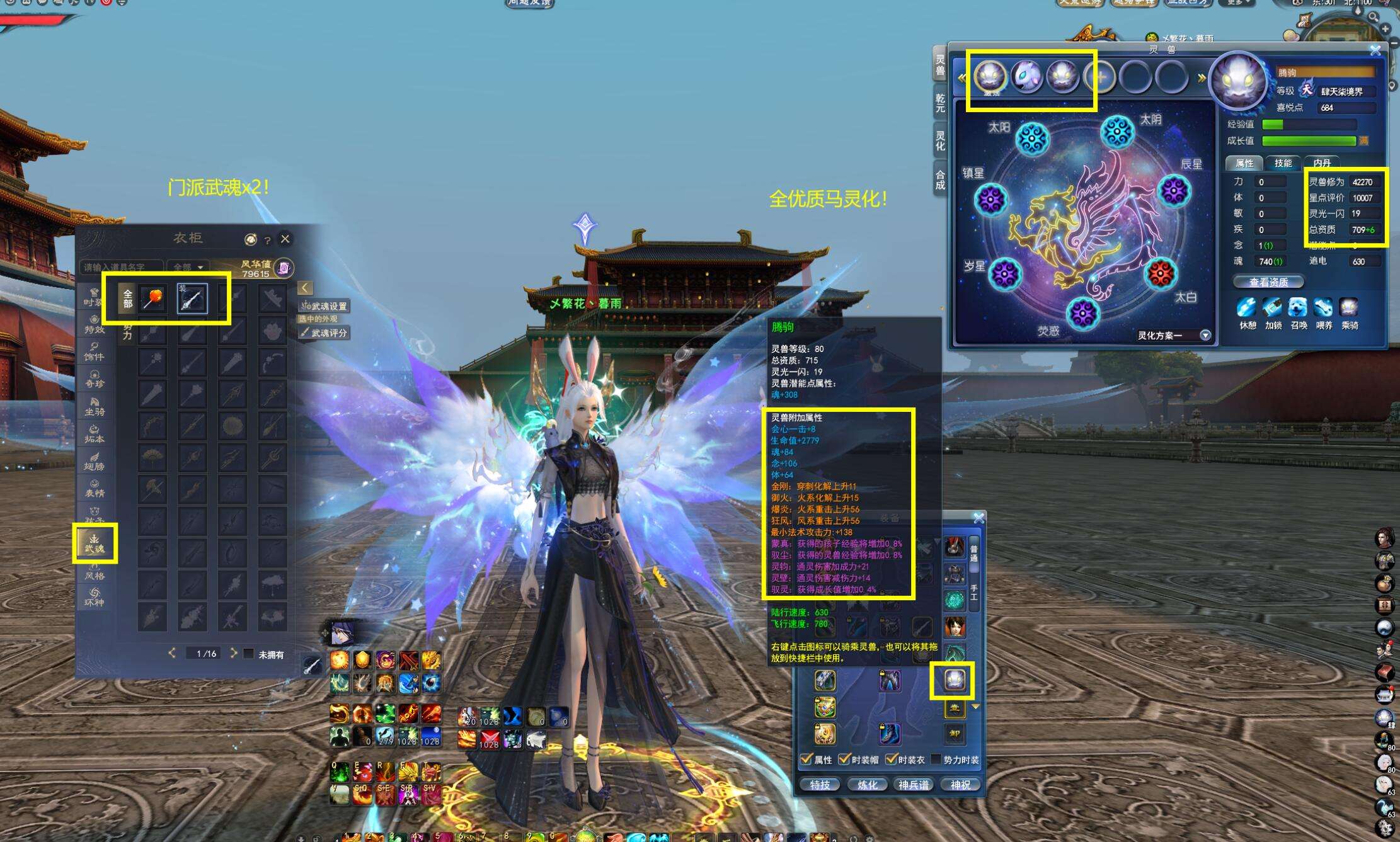This screenshot has width=1400, height=842.
Task: Open the 合成 side tab
Action: click(940, 180)
